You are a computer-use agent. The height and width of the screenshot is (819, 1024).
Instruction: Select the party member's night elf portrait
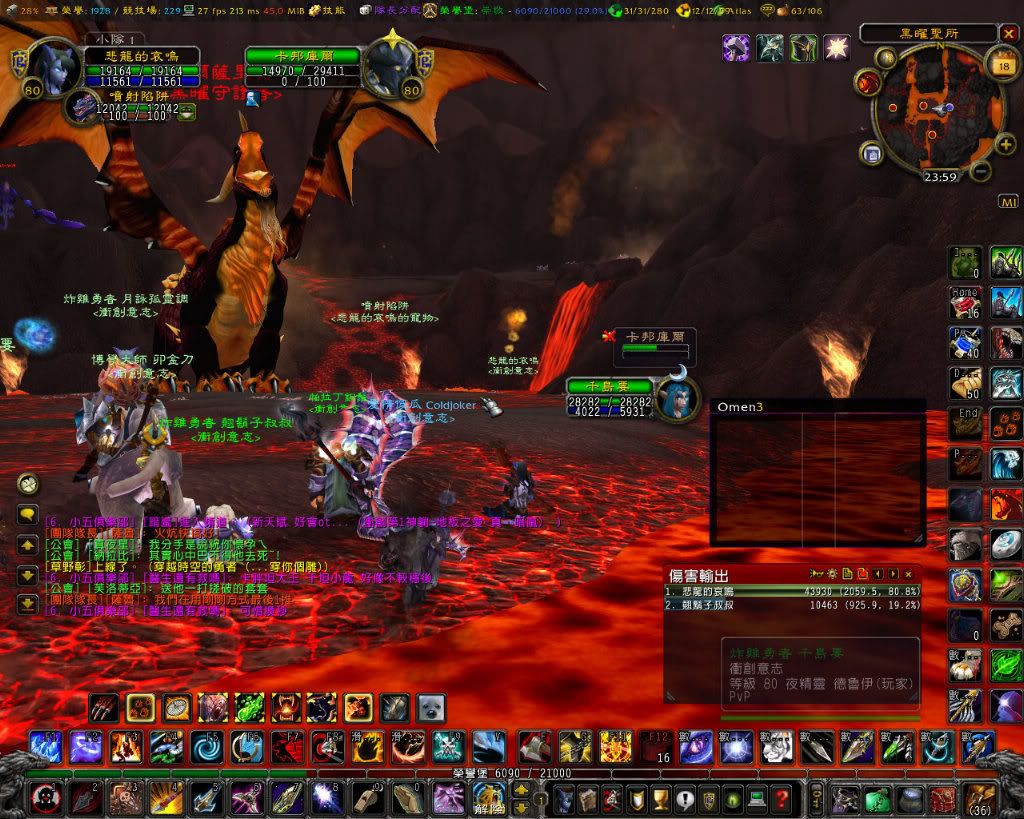[x=675, y=393]
